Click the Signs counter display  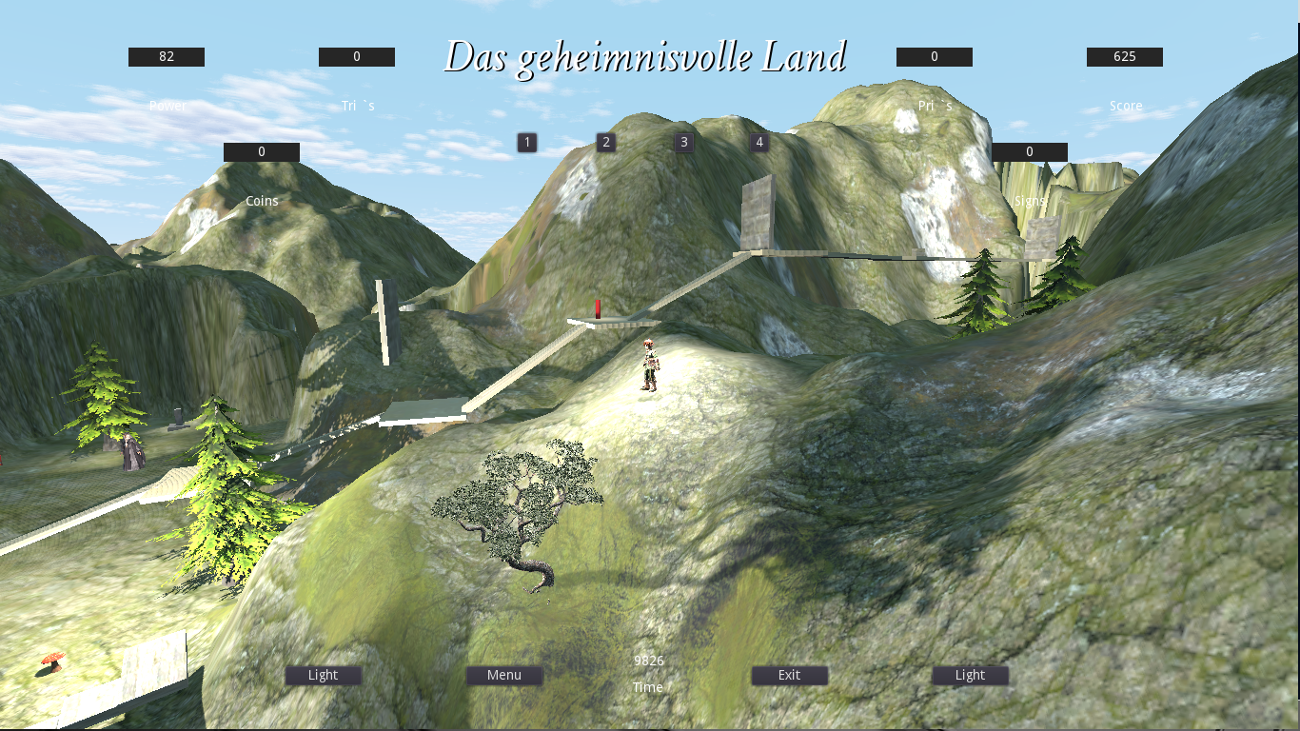pyautogui.click(x=1027, y=151)
